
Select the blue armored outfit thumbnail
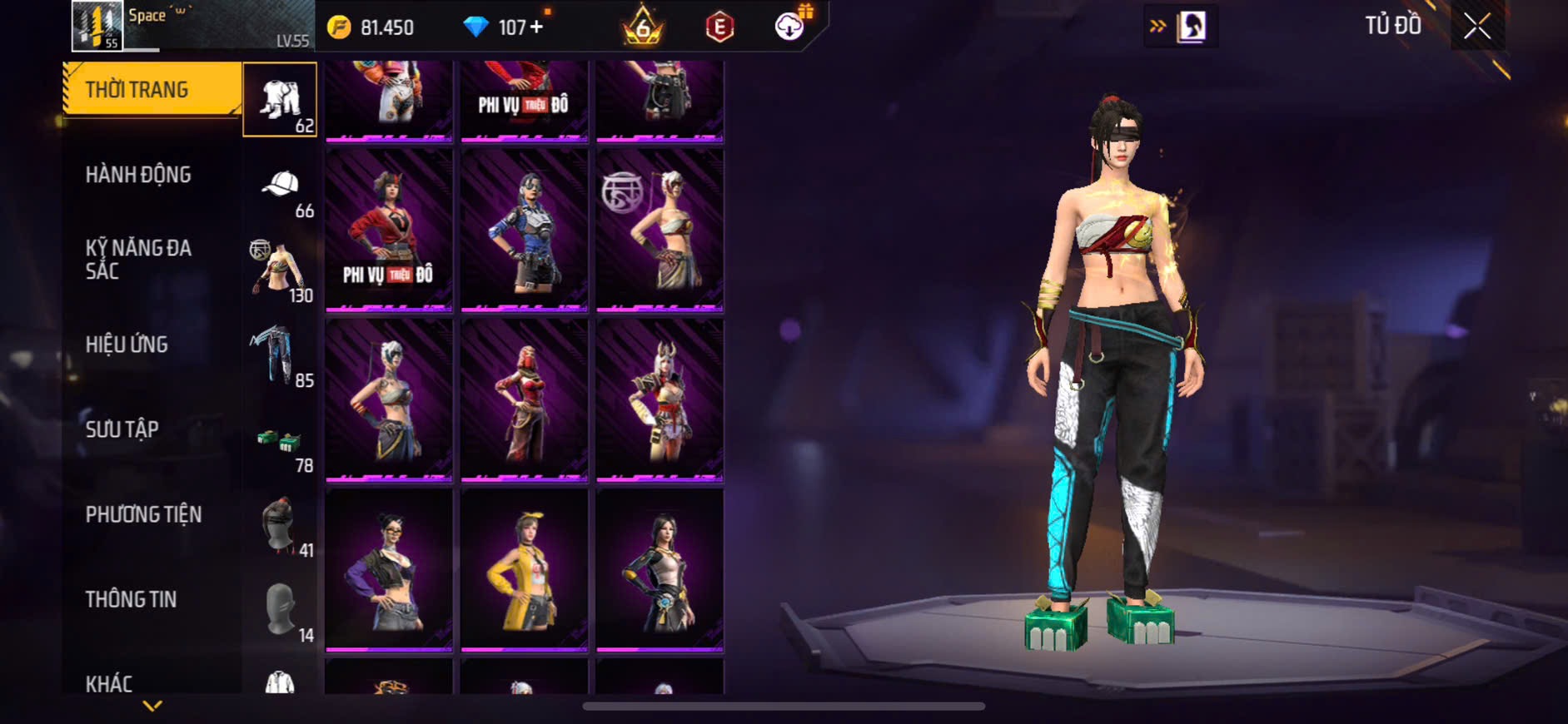525,231
